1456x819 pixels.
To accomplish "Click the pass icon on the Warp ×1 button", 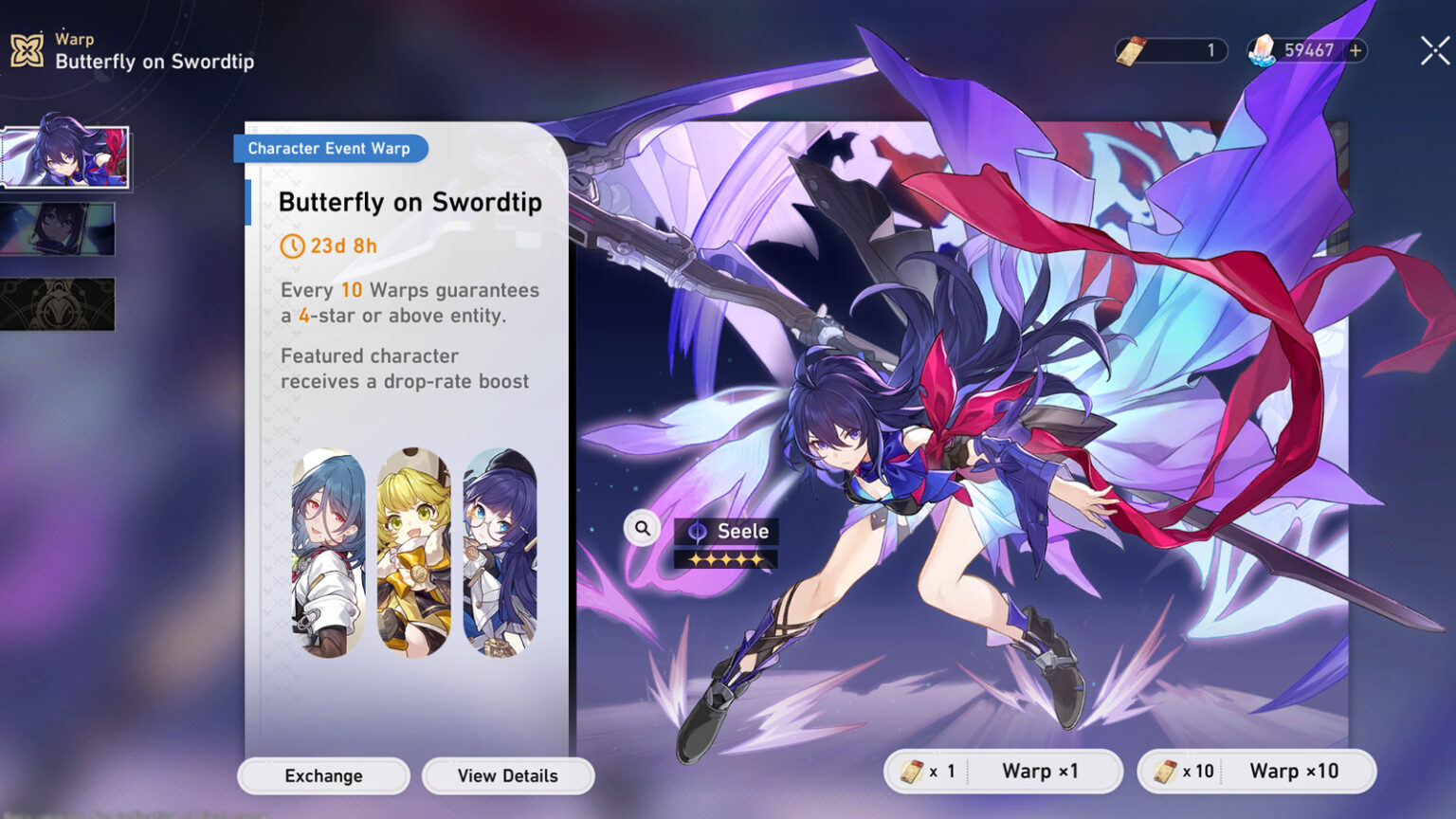I will pyautogui.click(x=911, y=771).
